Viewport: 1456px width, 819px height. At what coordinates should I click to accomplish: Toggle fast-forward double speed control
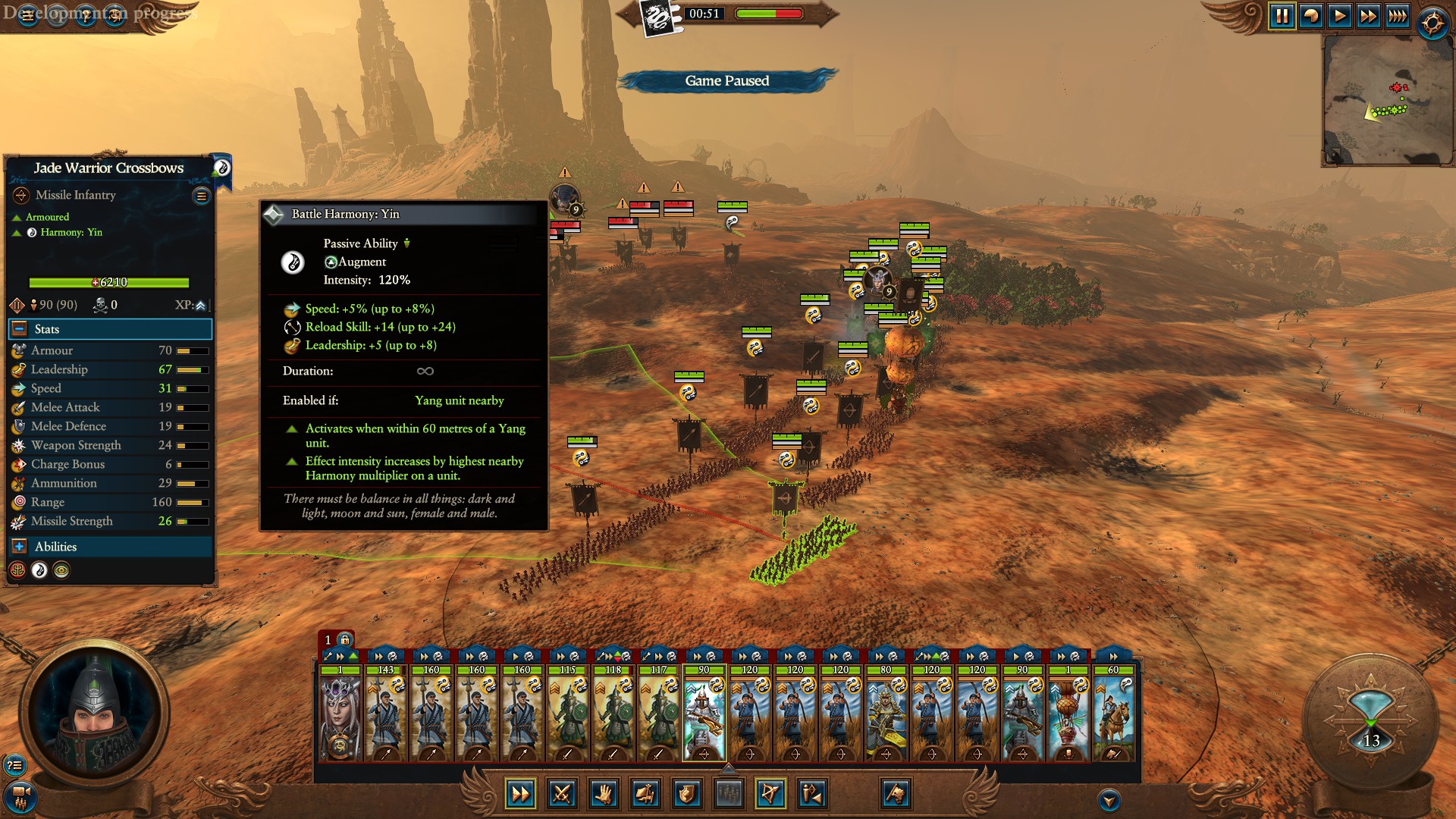tap(1370, 14)
